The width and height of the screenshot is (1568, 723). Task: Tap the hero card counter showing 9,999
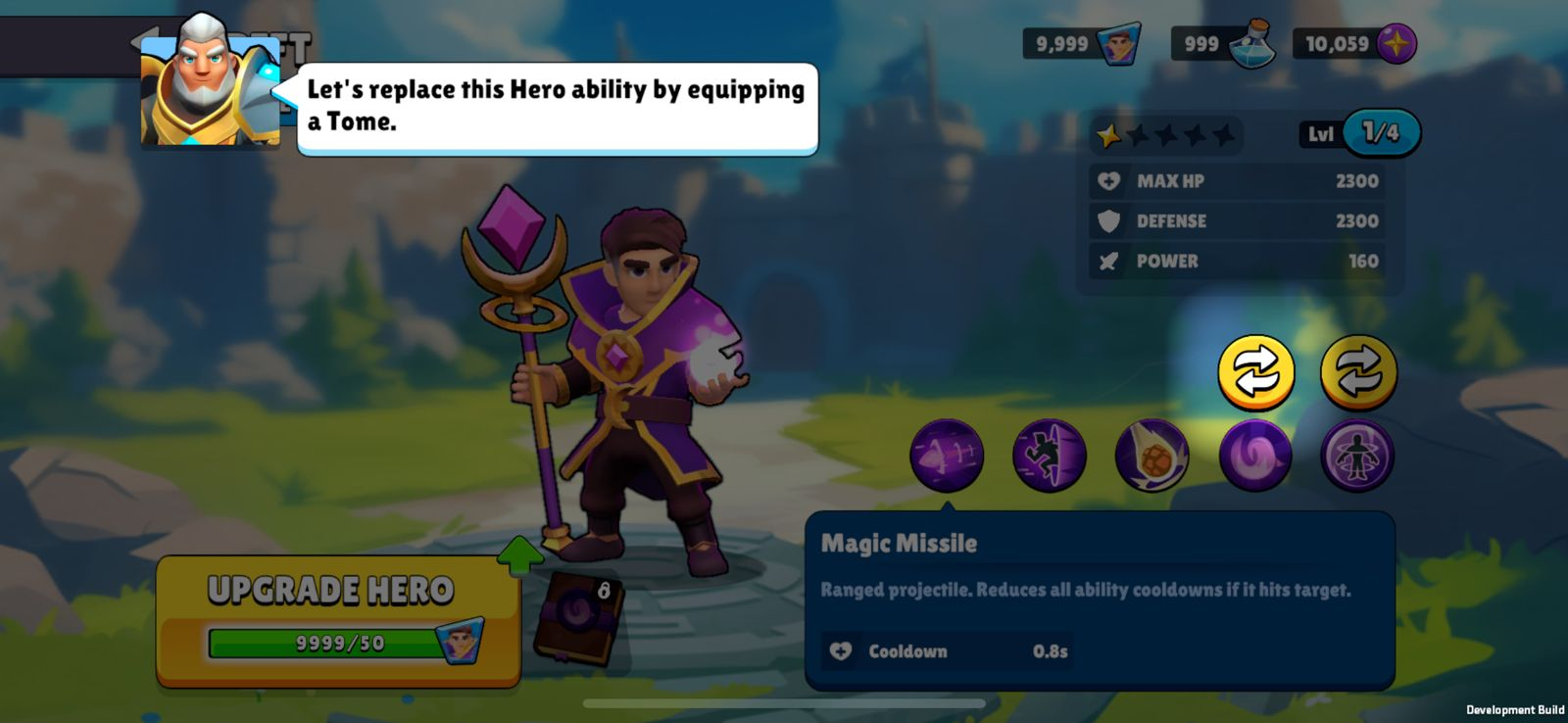[x=1082, y=44]
